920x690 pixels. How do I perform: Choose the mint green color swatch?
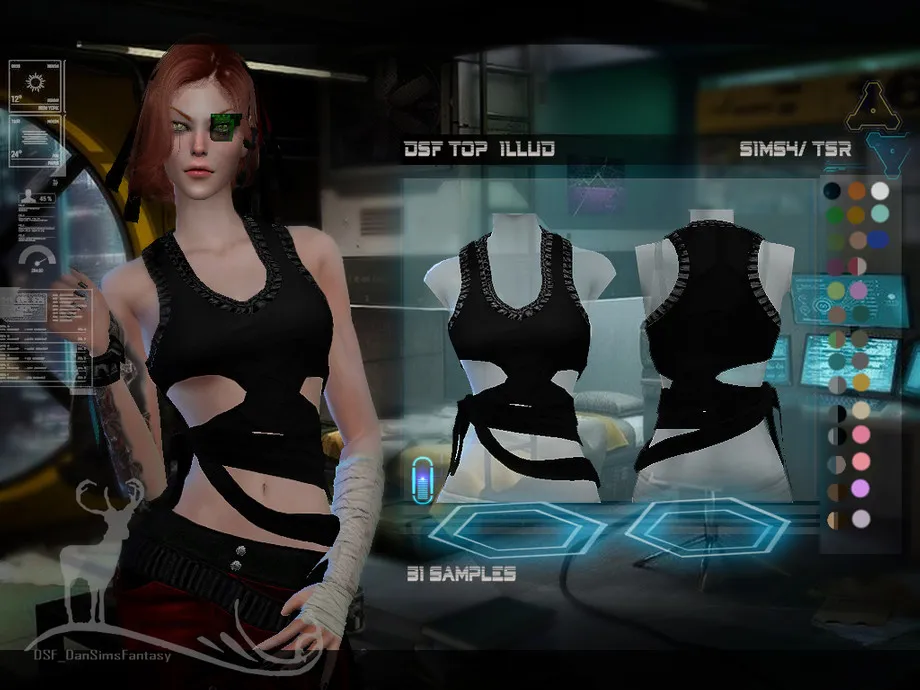click(880, 214)
